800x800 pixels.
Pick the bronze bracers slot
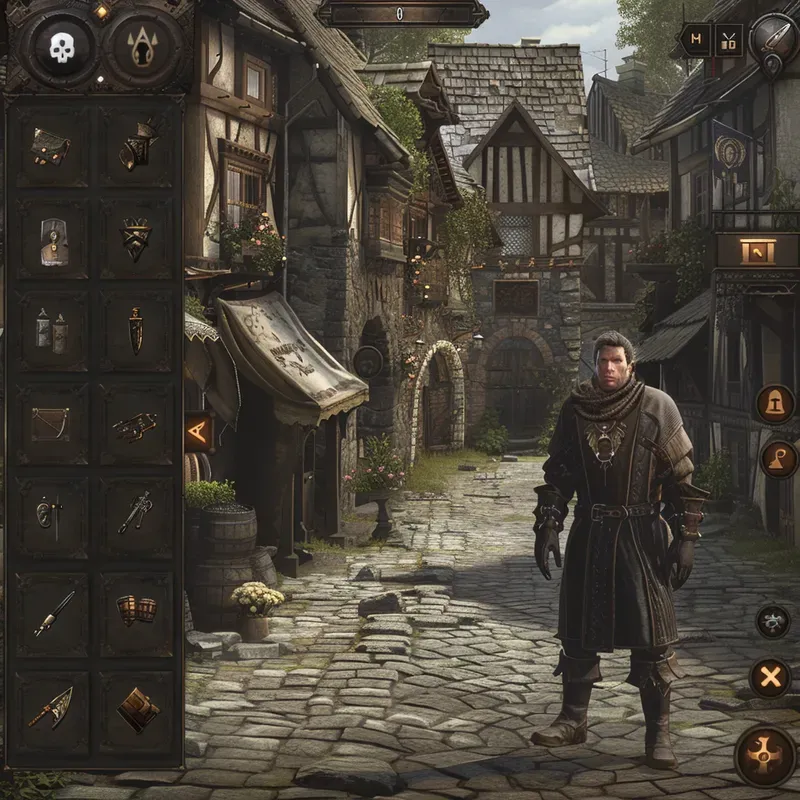(137, 609)
